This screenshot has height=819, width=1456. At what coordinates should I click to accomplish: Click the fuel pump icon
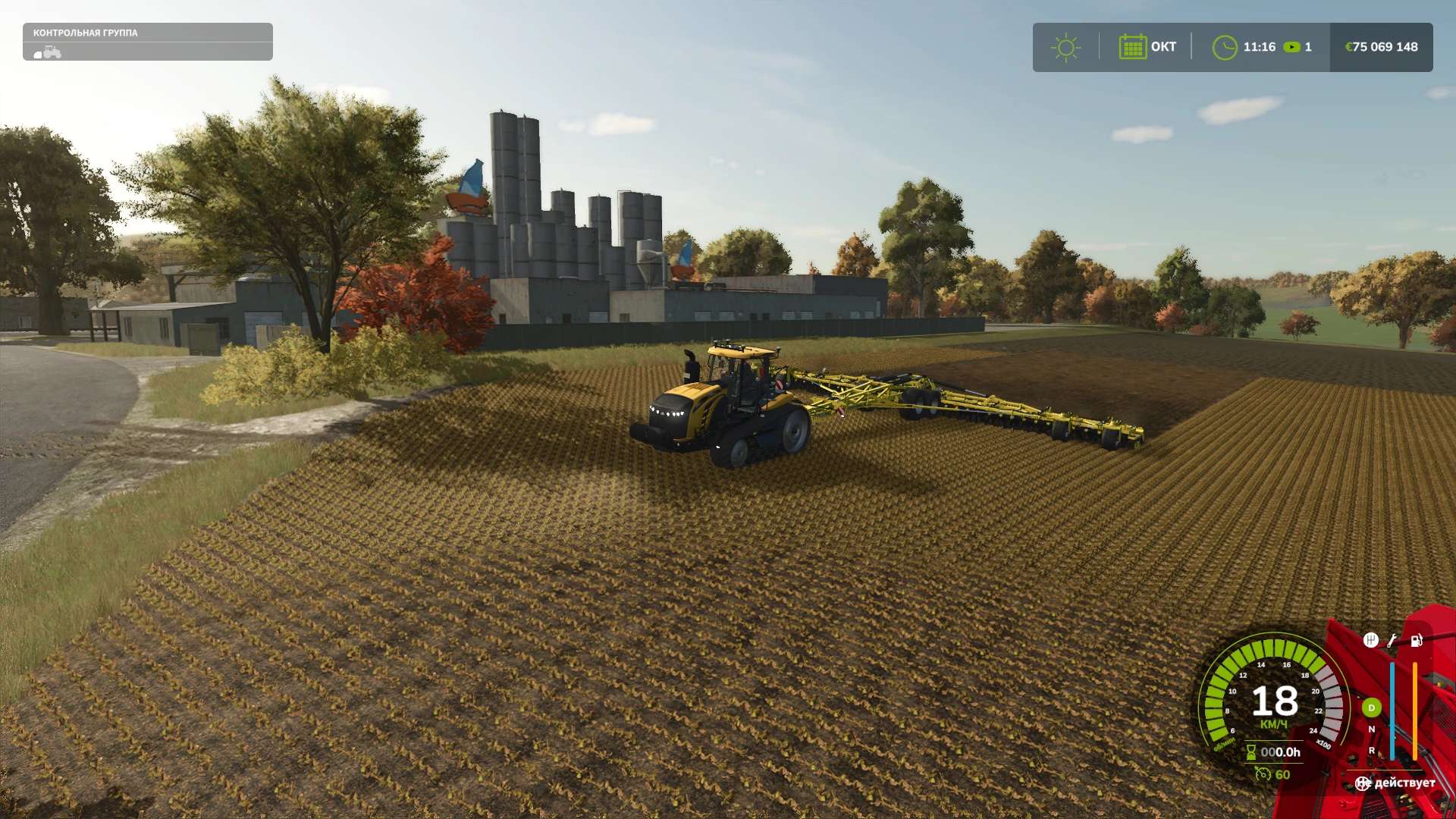(1416, 641)
